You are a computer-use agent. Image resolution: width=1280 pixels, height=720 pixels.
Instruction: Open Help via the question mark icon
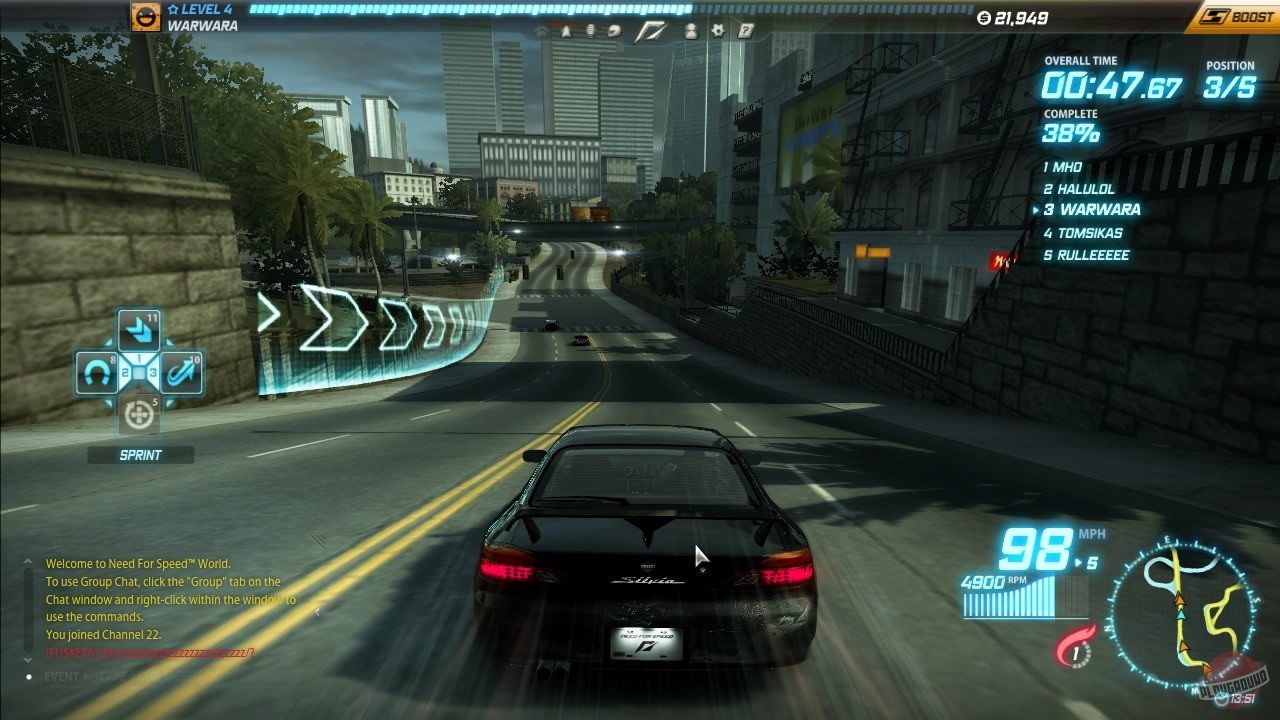pyautogui.click(x=747, y=32)
